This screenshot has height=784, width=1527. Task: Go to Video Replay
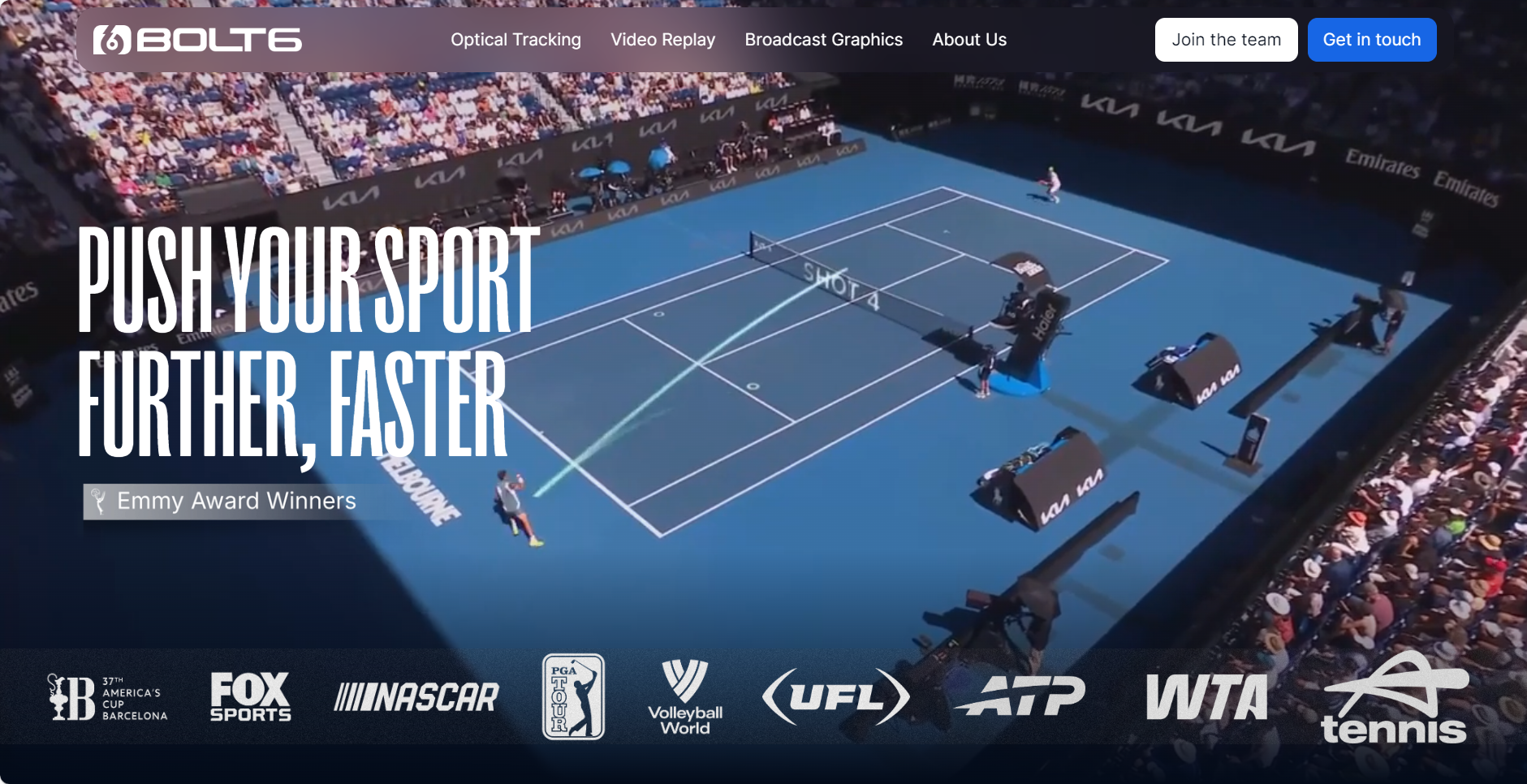pyautogui.click(x=662, y=40)
